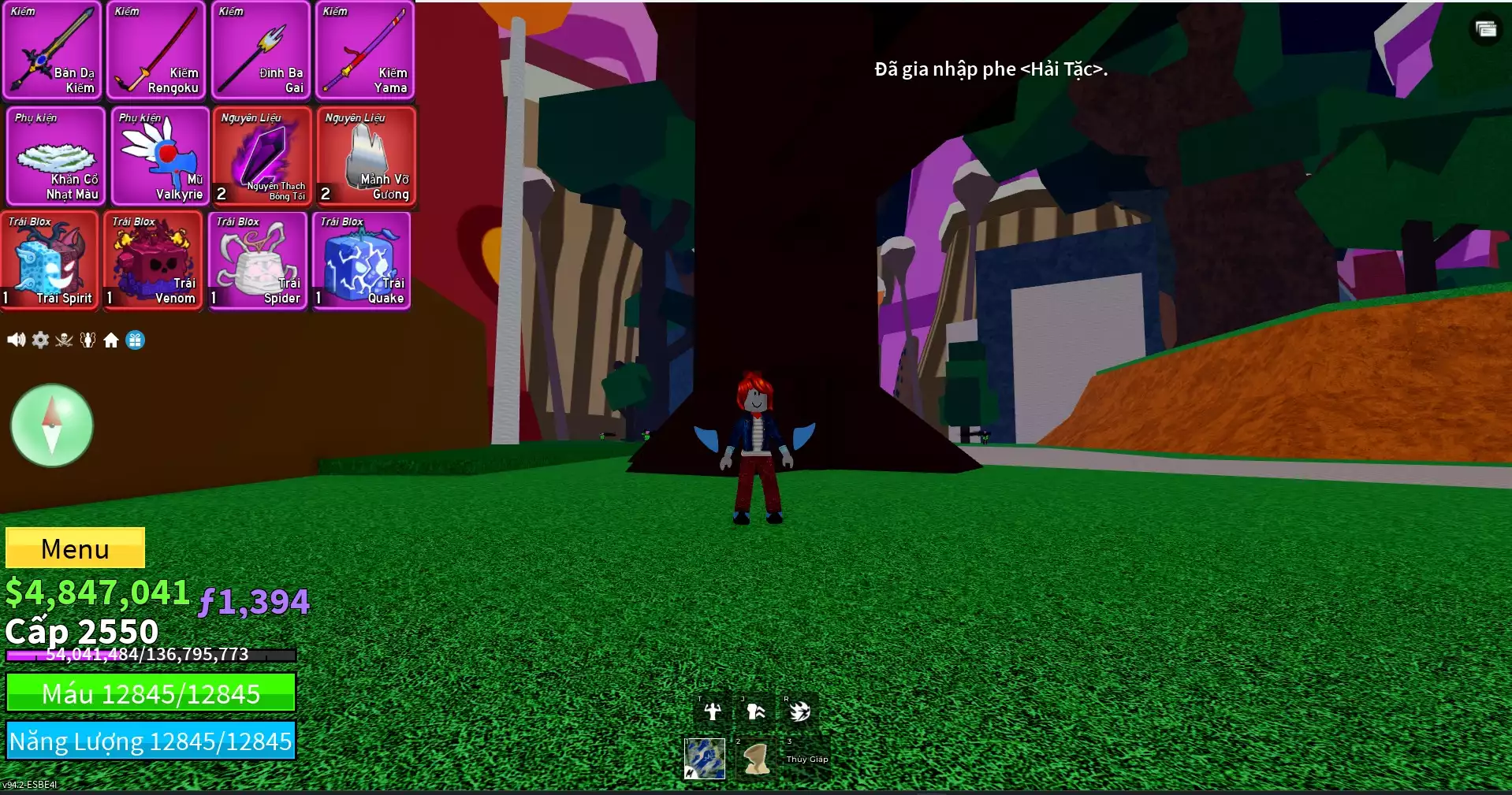The width and height of the screenshot is (1512, 795).
Task: Pick the Kiếm Yama sword slot
Action: 364,50
